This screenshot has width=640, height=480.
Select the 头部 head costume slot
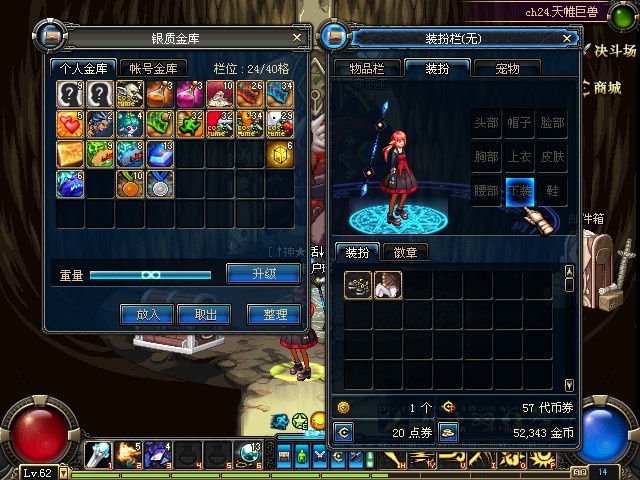pos(486,123)
